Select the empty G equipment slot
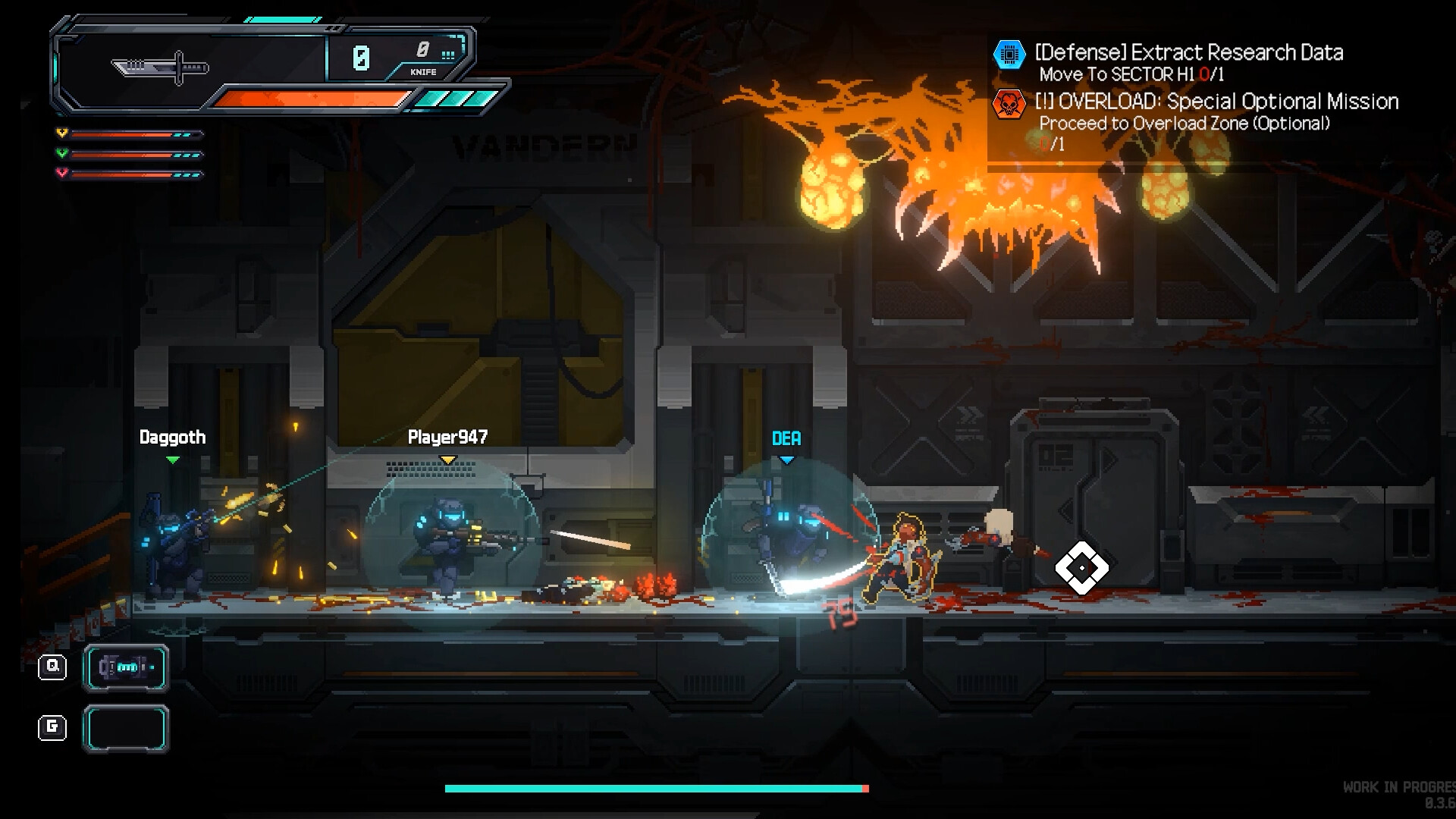1456x819 pixels. coord(125,727)
